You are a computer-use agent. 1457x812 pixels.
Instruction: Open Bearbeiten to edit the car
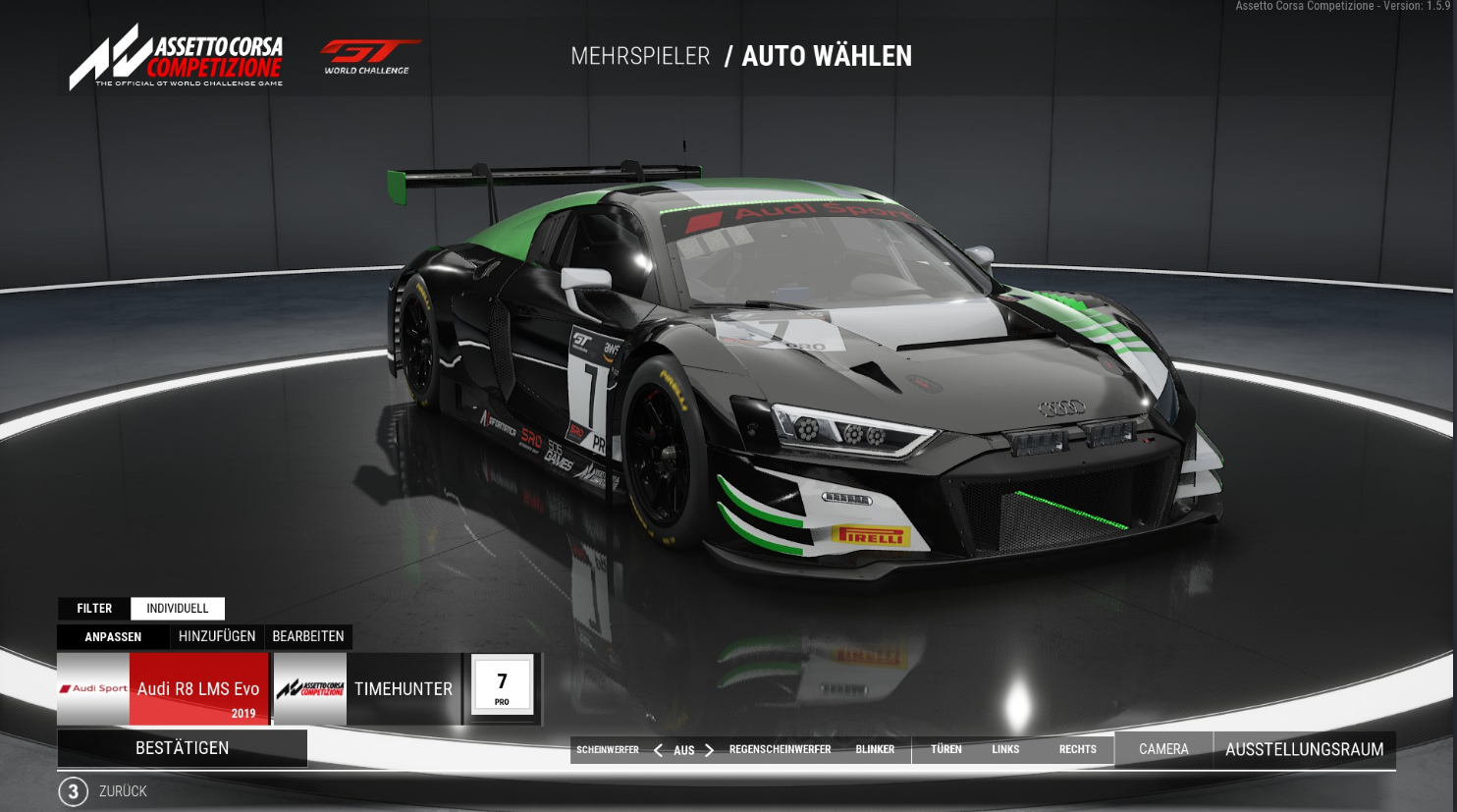tap(308, 637)
